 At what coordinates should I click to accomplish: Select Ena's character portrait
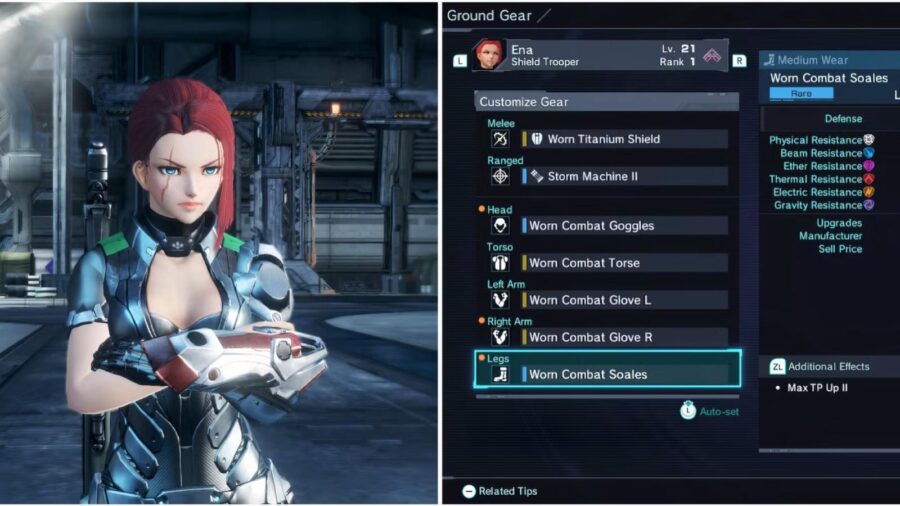click(x=490, y=55)
